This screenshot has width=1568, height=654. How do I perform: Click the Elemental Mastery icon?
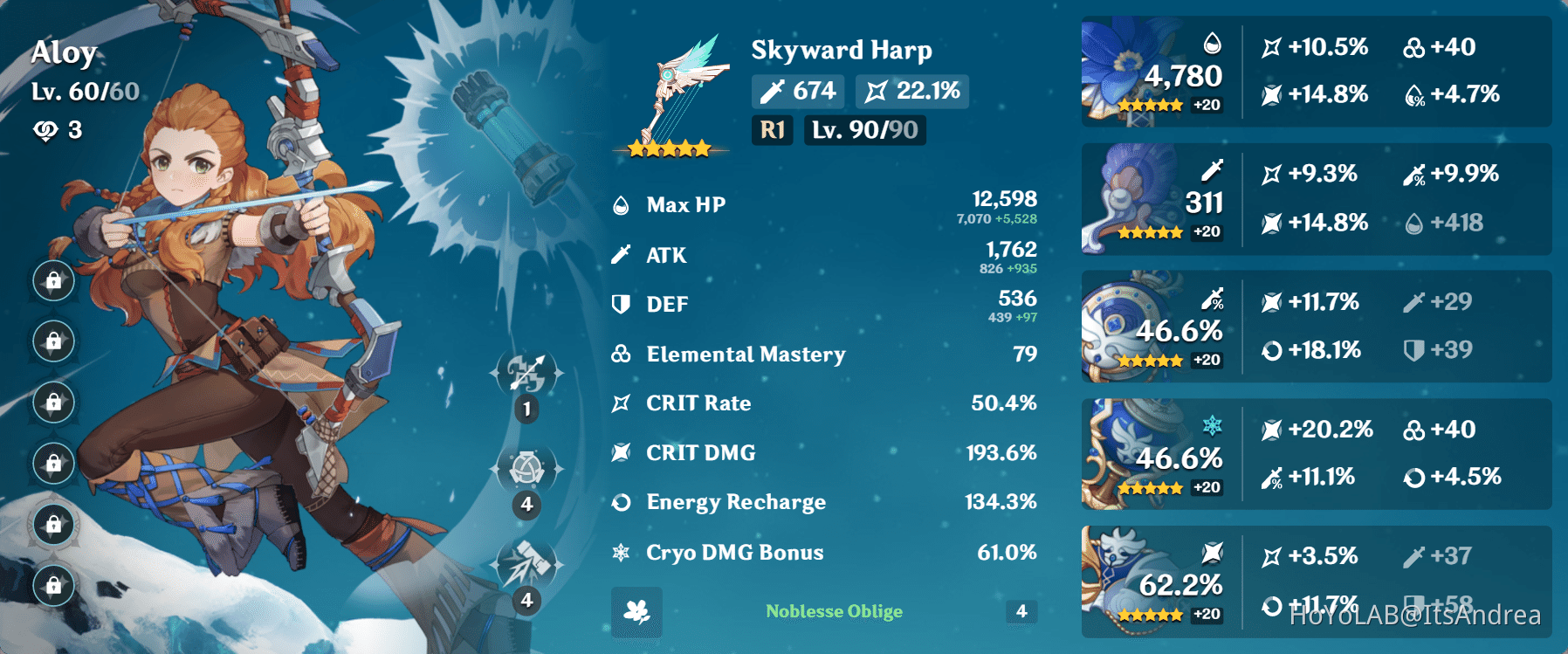click(x=621, y=353)
